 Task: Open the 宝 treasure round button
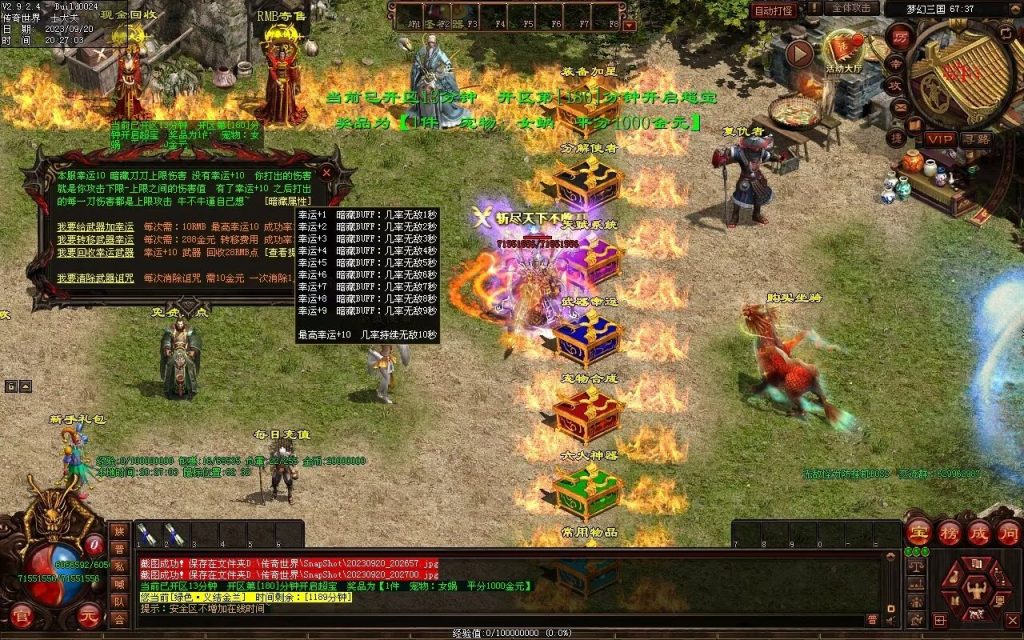tap(917, 530)
